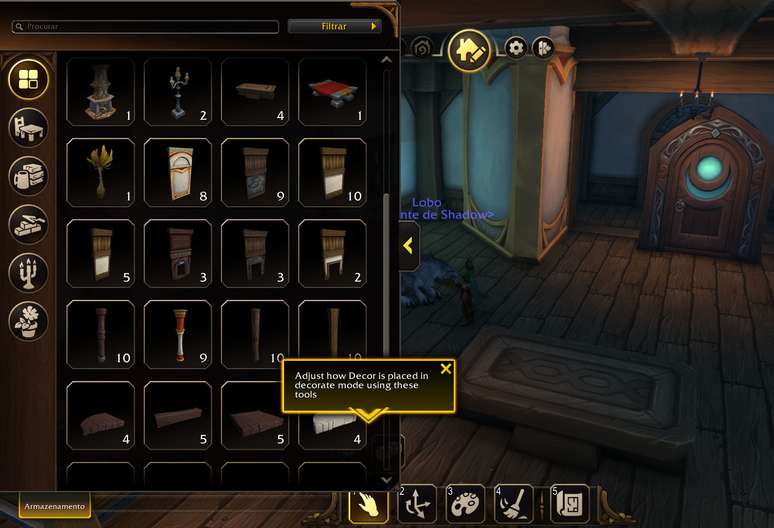Choose the bricks and trowel category
Viewport: 774px width, 528px height.
click(x=28, y=224)
